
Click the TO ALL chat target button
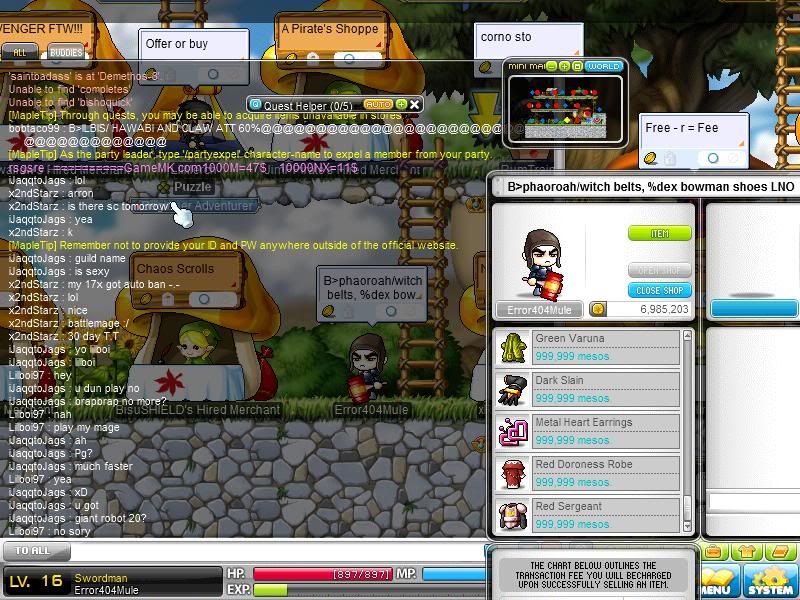(33, 551)
